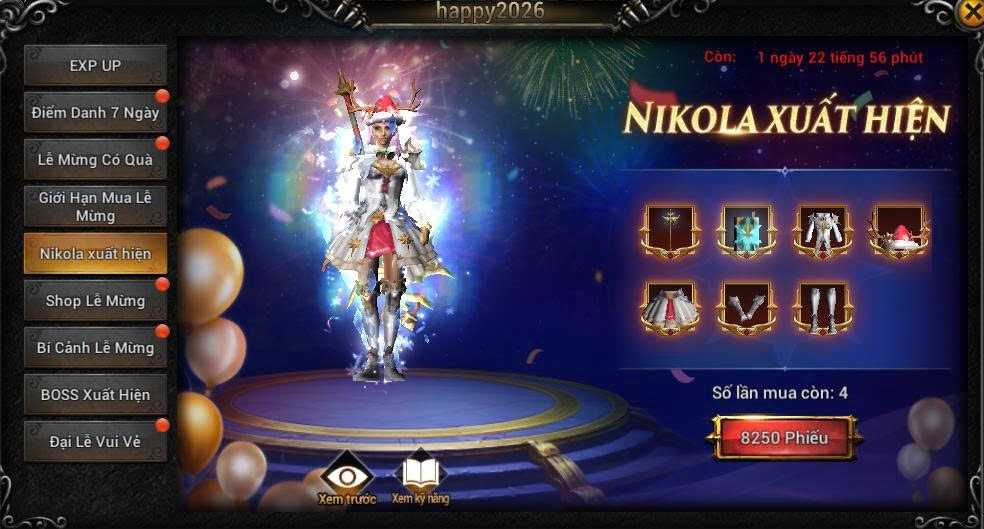This screenshot has height=529, width=984.
Task: Click the silver leg boots slot
Action: click(823, 307)
